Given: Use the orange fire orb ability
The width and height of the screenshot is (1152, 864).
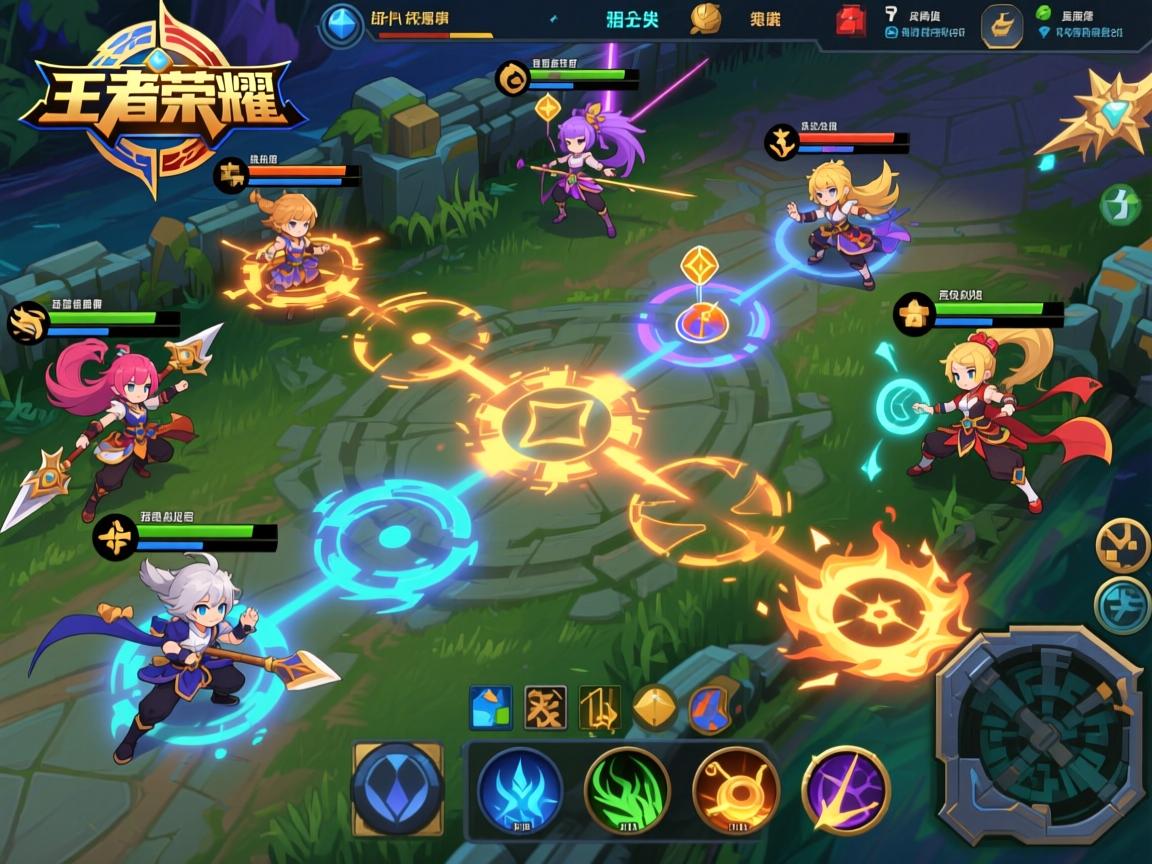Looking at the screenshot, I should (735, 790).
